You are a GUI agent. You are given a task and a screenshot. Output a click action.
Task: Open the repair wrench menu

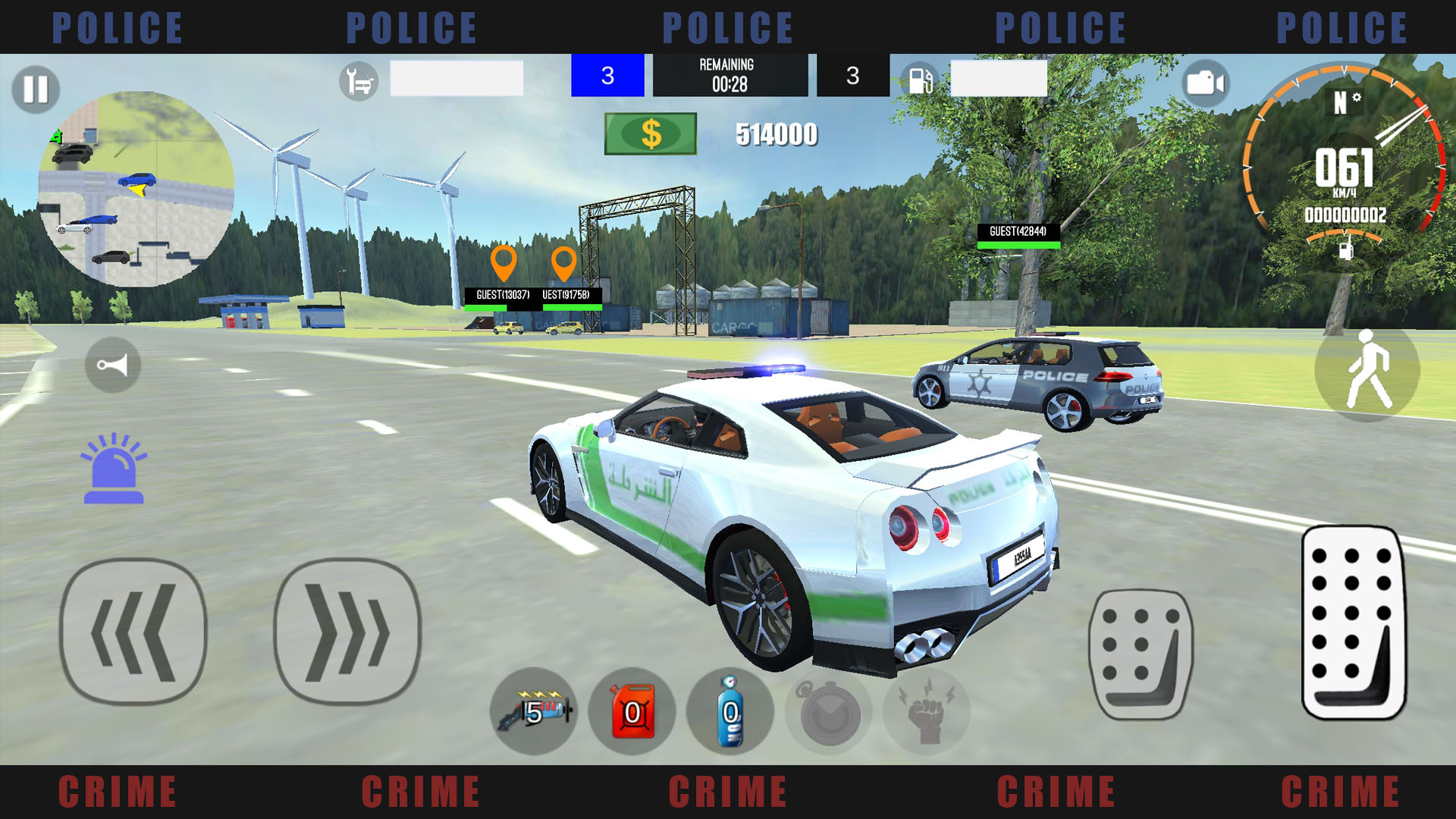tap(357, 79)
